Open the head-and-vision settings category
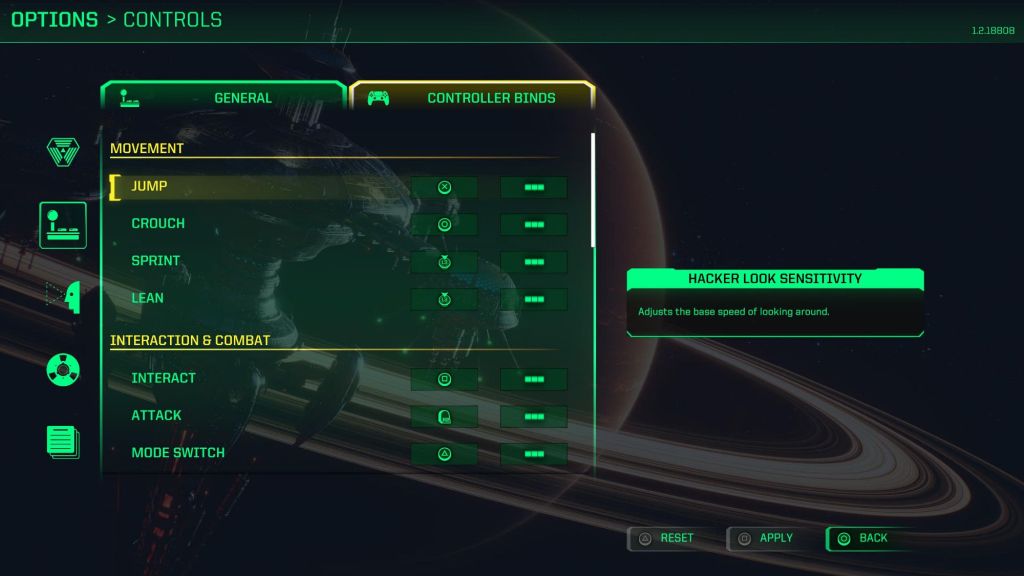Screen dimensions: 1024x576 pos(63,297)
